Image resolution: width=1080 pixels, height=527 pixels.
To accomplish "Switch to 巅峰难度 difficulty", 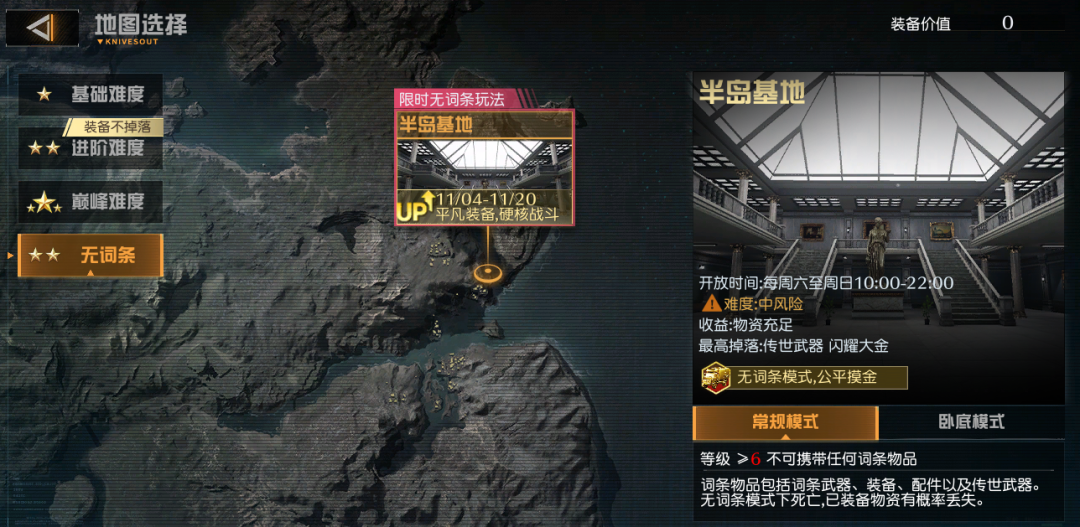I will (x=90, y=201).
